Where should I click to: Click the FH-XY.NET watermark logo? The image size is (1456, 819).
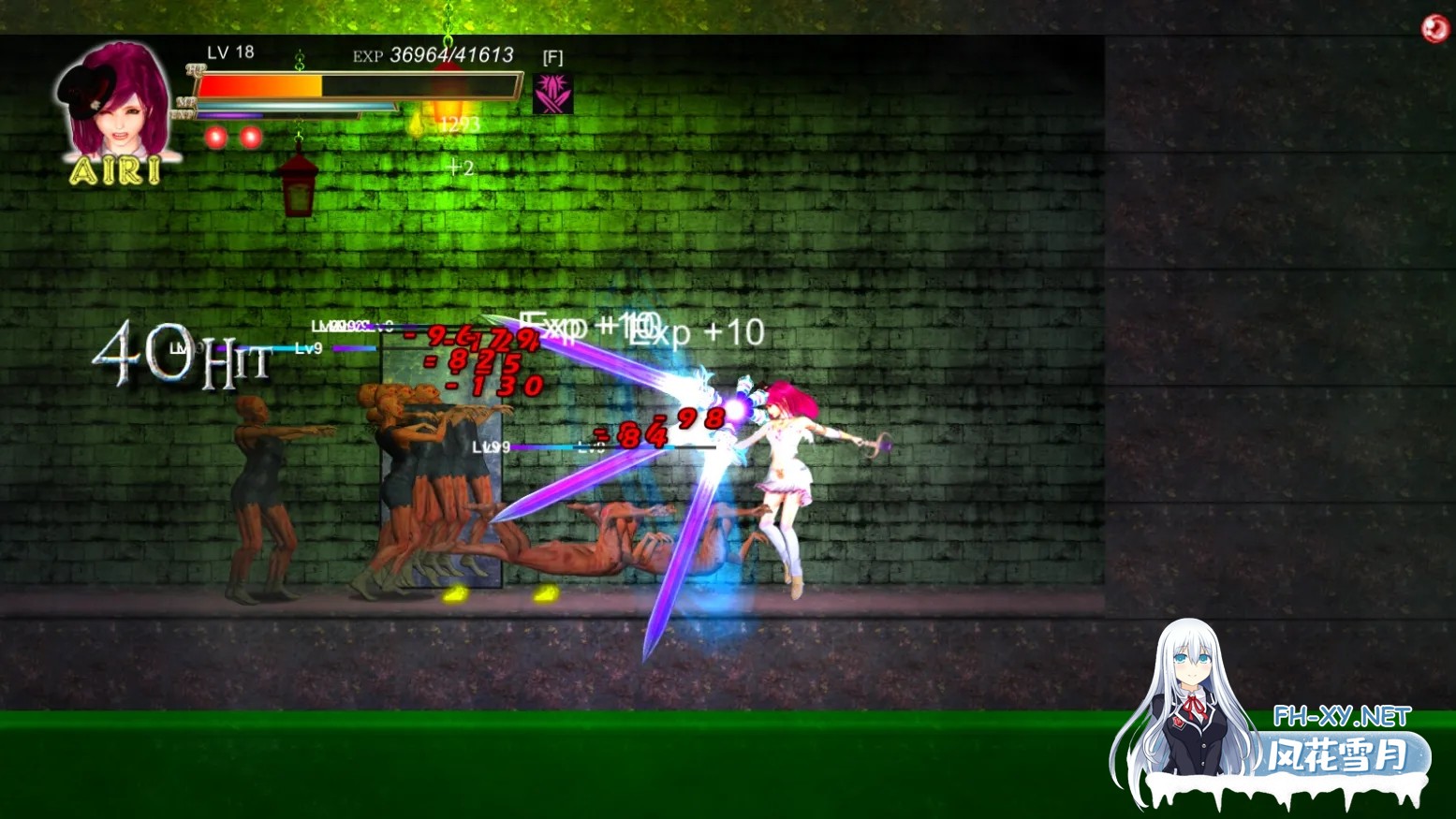(x=1341, y=717)
